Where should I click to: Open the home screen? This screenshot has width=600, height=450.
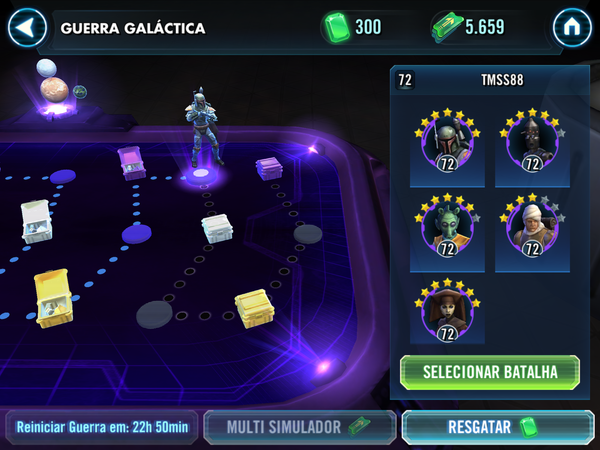(x=572, y=27)
